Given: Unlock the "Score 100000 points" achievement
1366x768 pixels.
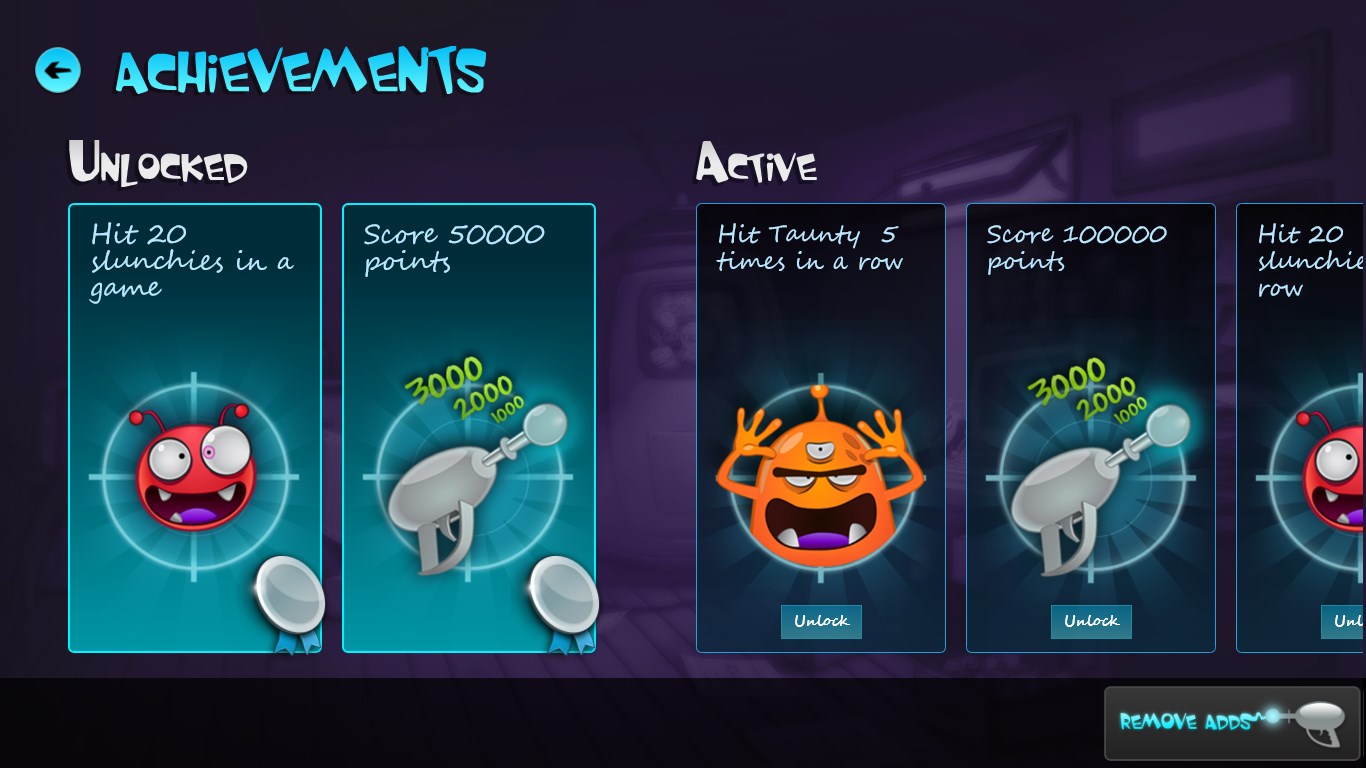Looking at the screenshot, I should (x=1091, y=621).
